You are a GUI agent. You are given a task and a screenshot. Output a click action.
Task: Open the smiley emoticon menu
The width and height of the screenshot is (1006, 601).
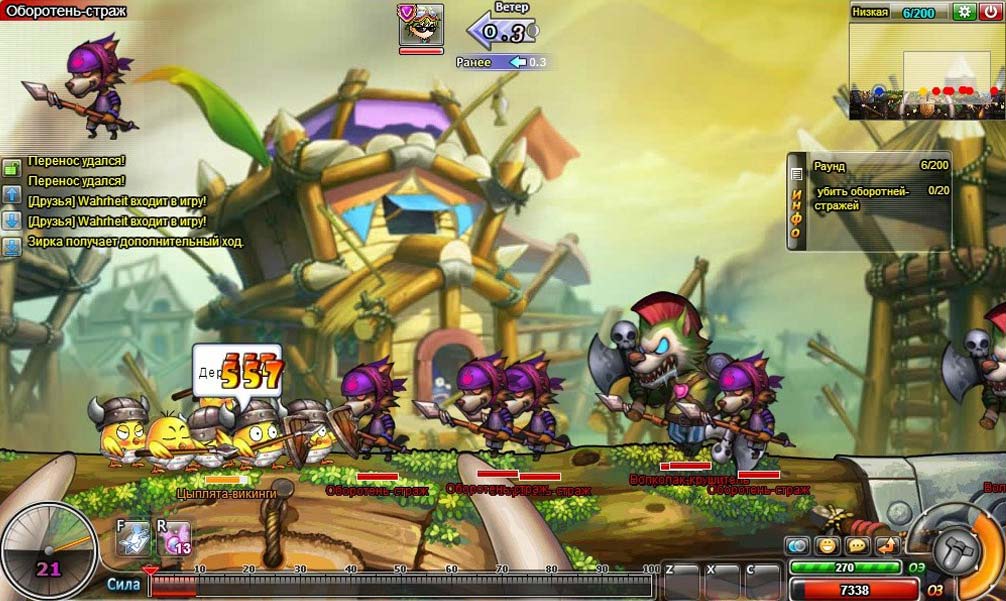click(827, 546)
